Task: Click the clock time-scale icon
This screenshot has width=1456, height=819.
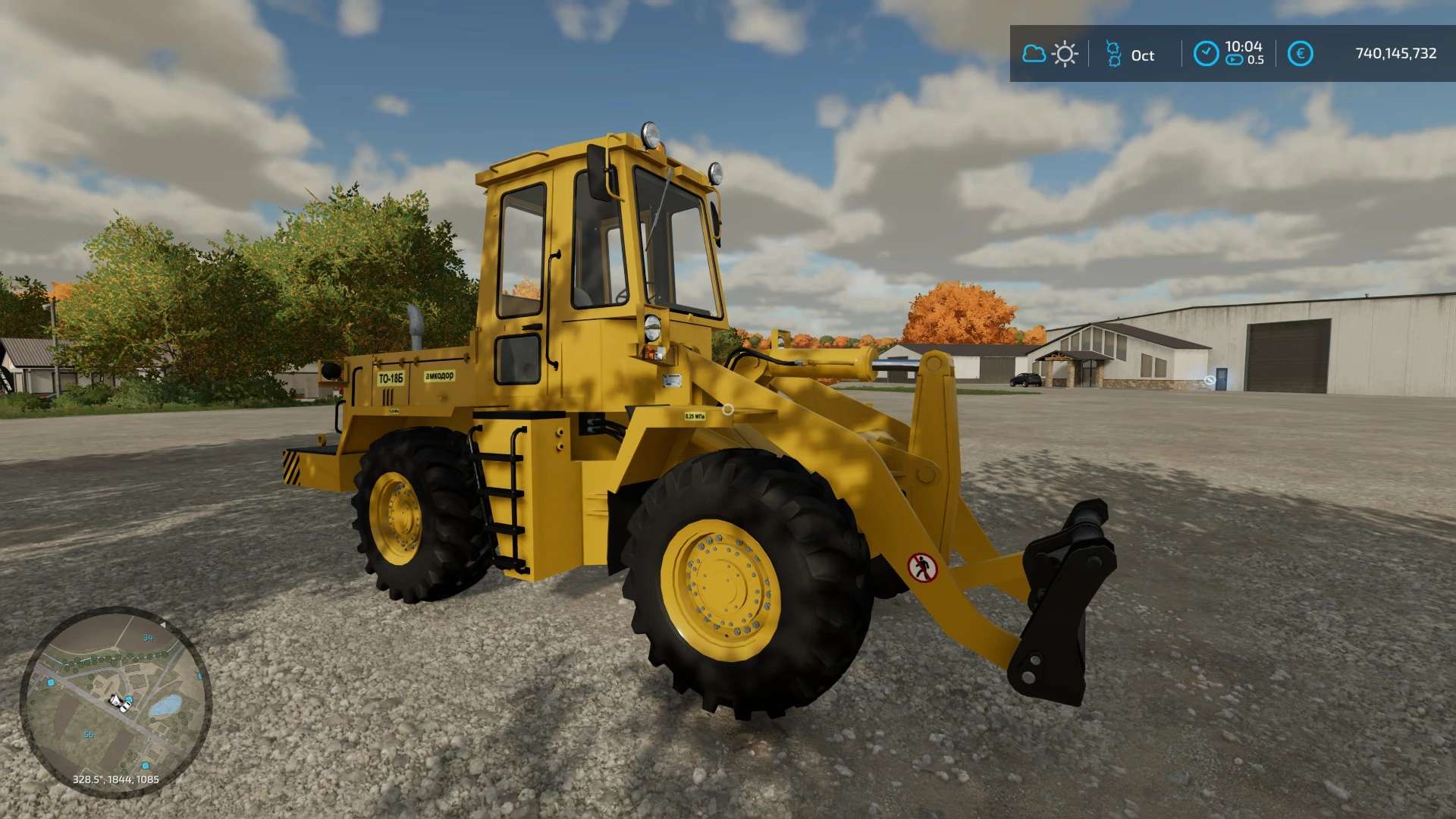Action: pos(1206,54)
